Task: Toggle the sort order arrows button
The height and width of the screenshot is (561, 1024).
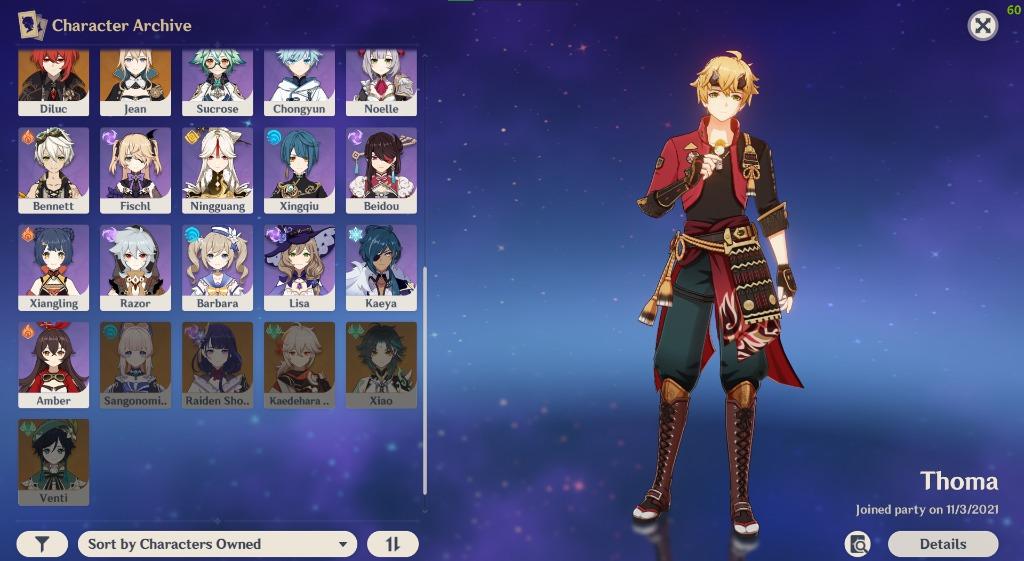Action: point(392,544)
